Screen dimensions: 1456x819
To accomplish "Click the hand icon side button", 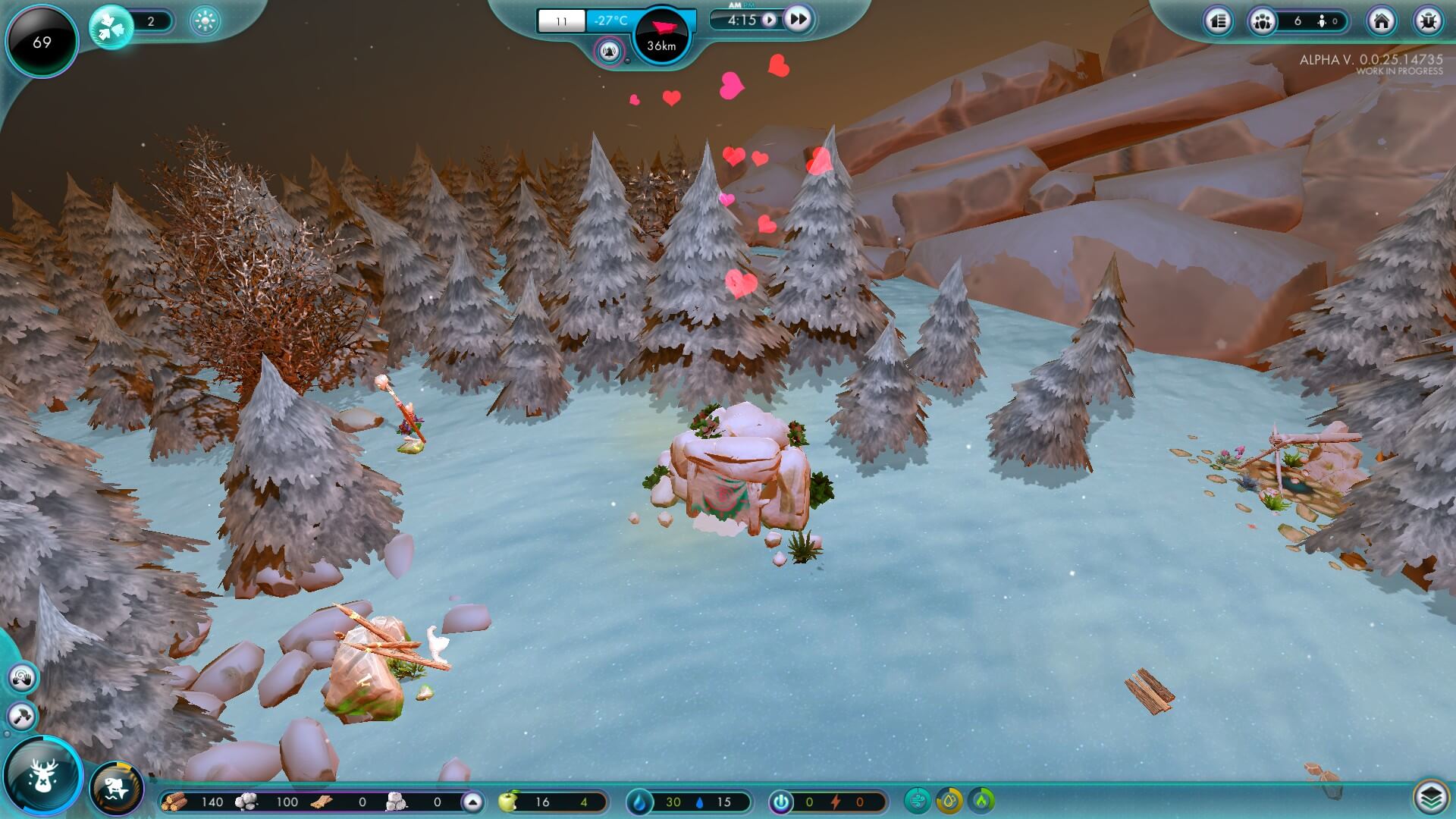I will point(22,677).
